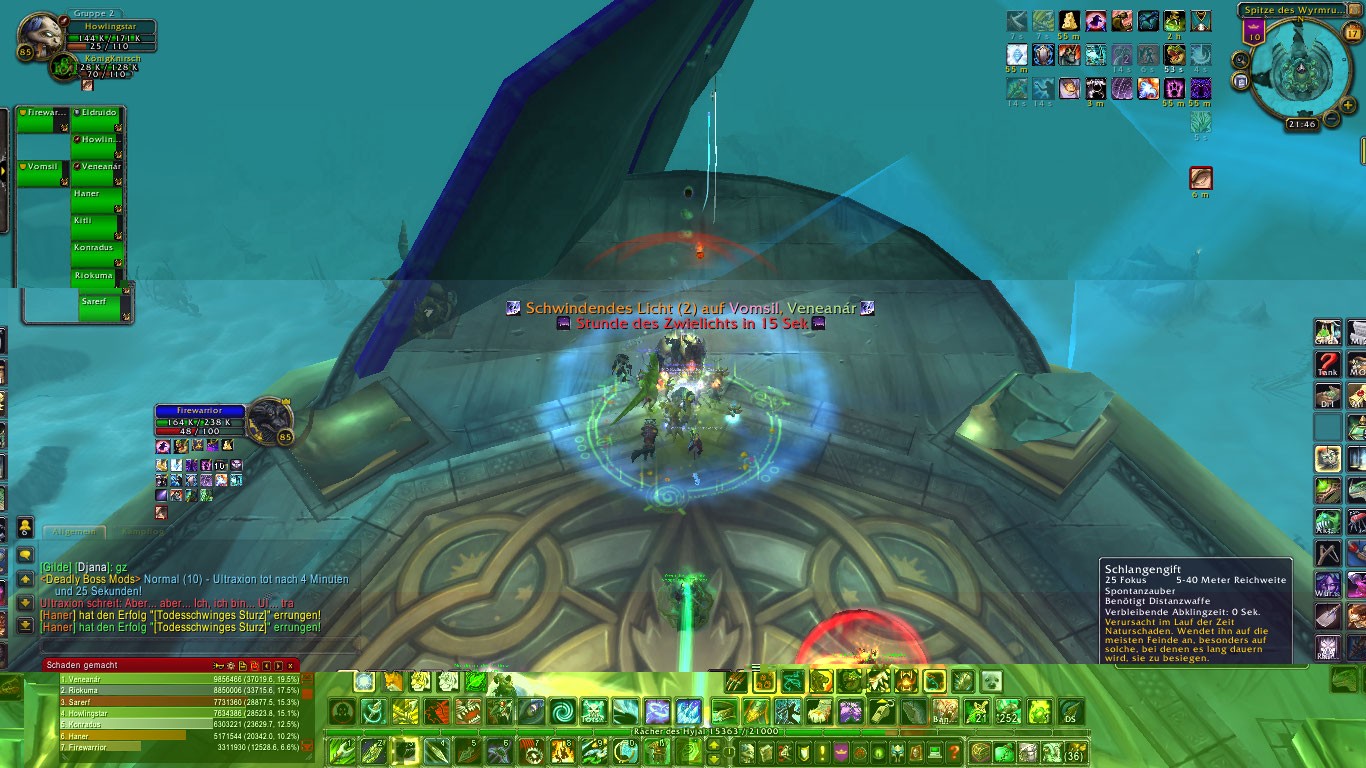Click the cheese buff icon

click(1069, 21)
